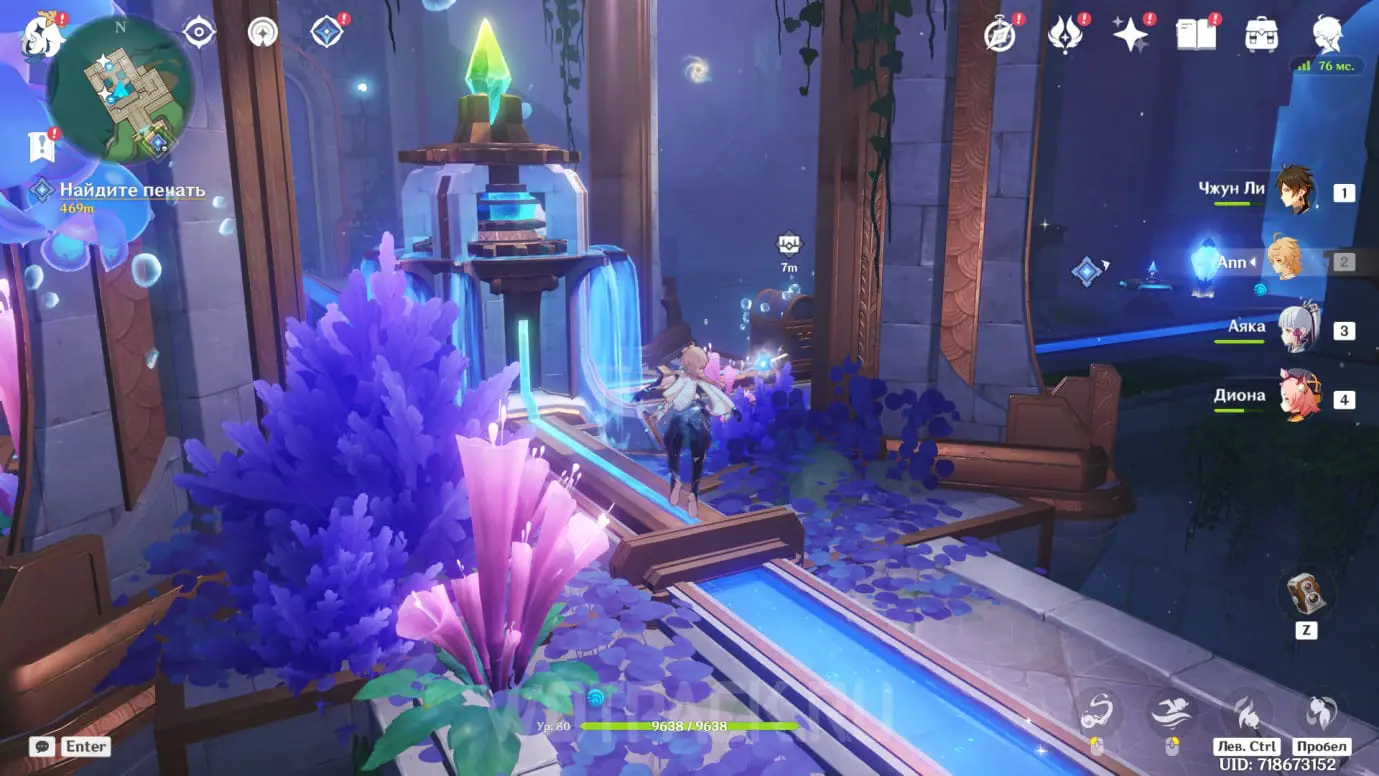The image size is (1379, 776).
Task: Select active party member Ann
Action: click(x=1285, y=260)
